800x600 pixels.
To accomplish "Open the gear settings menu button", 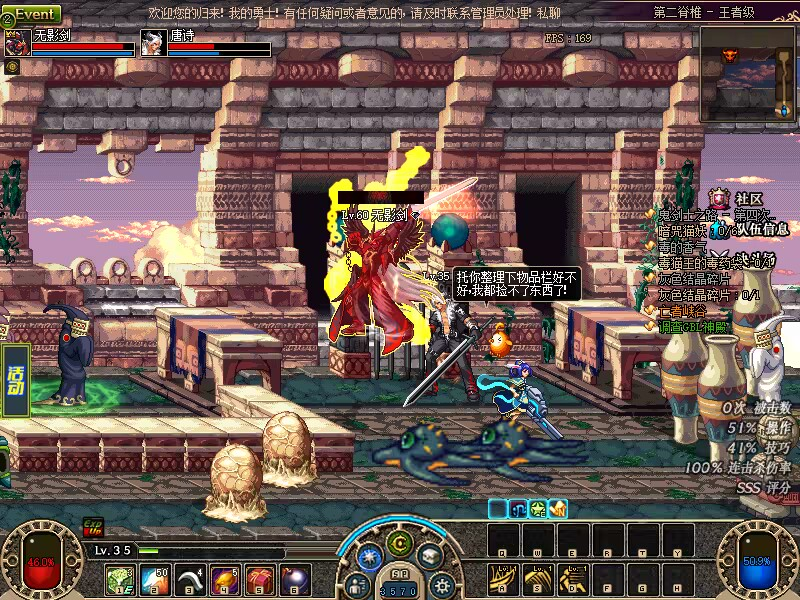I will click(442, 584).
